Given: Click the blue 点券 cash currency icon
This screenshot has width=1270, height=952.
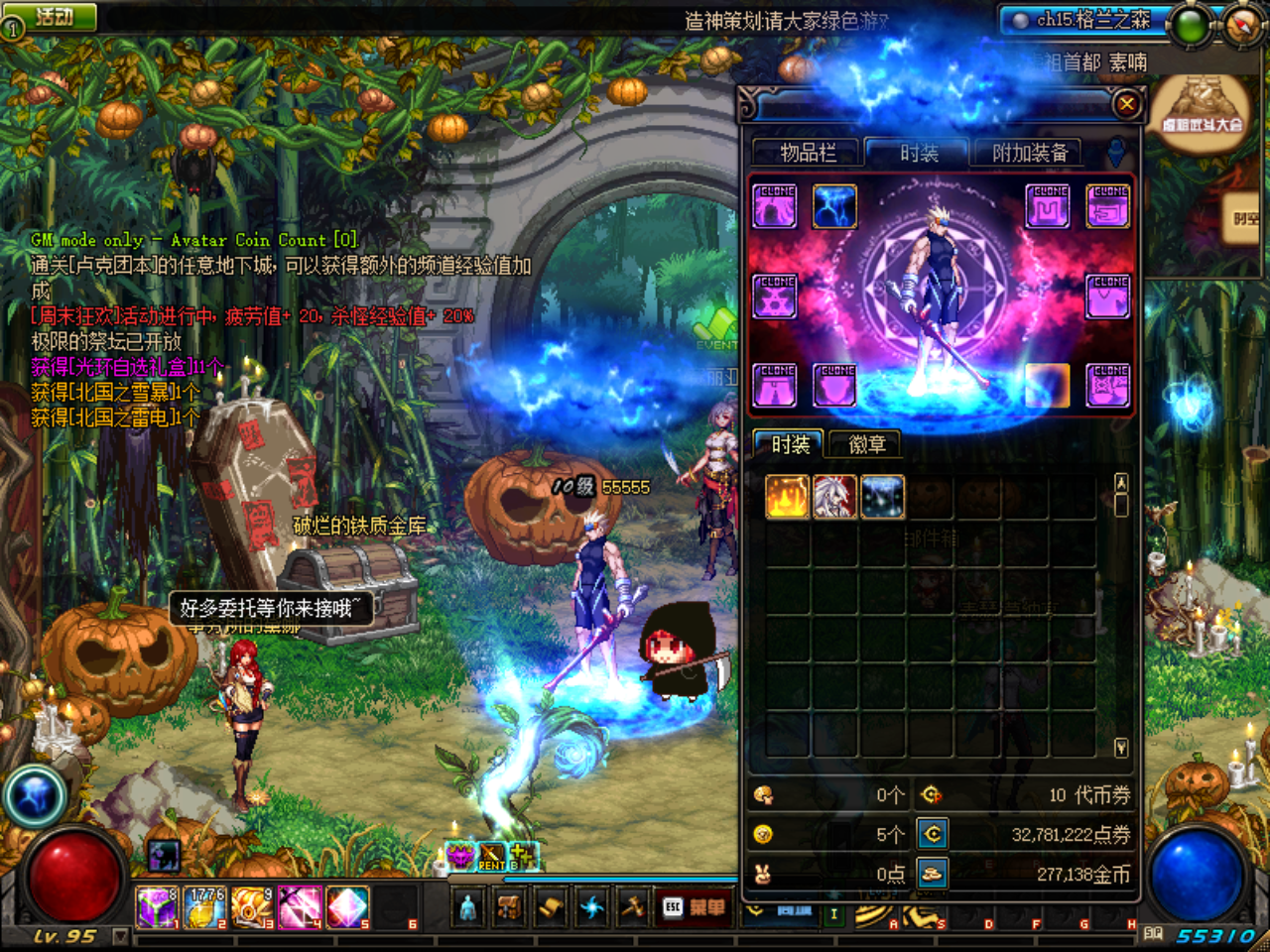Looking at the screenshot, I should (933, 834).
